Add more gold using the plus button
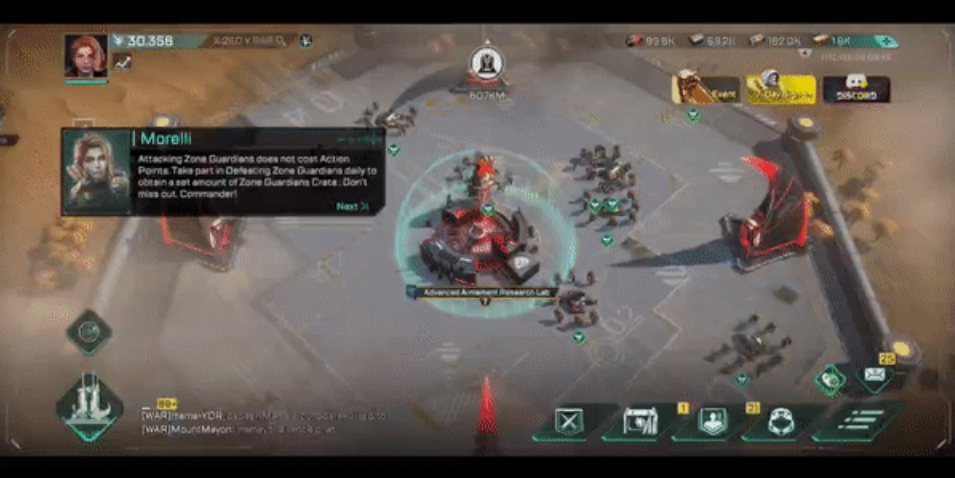The height and width of the screenshot is (478, 955). (x=885, y=42)
